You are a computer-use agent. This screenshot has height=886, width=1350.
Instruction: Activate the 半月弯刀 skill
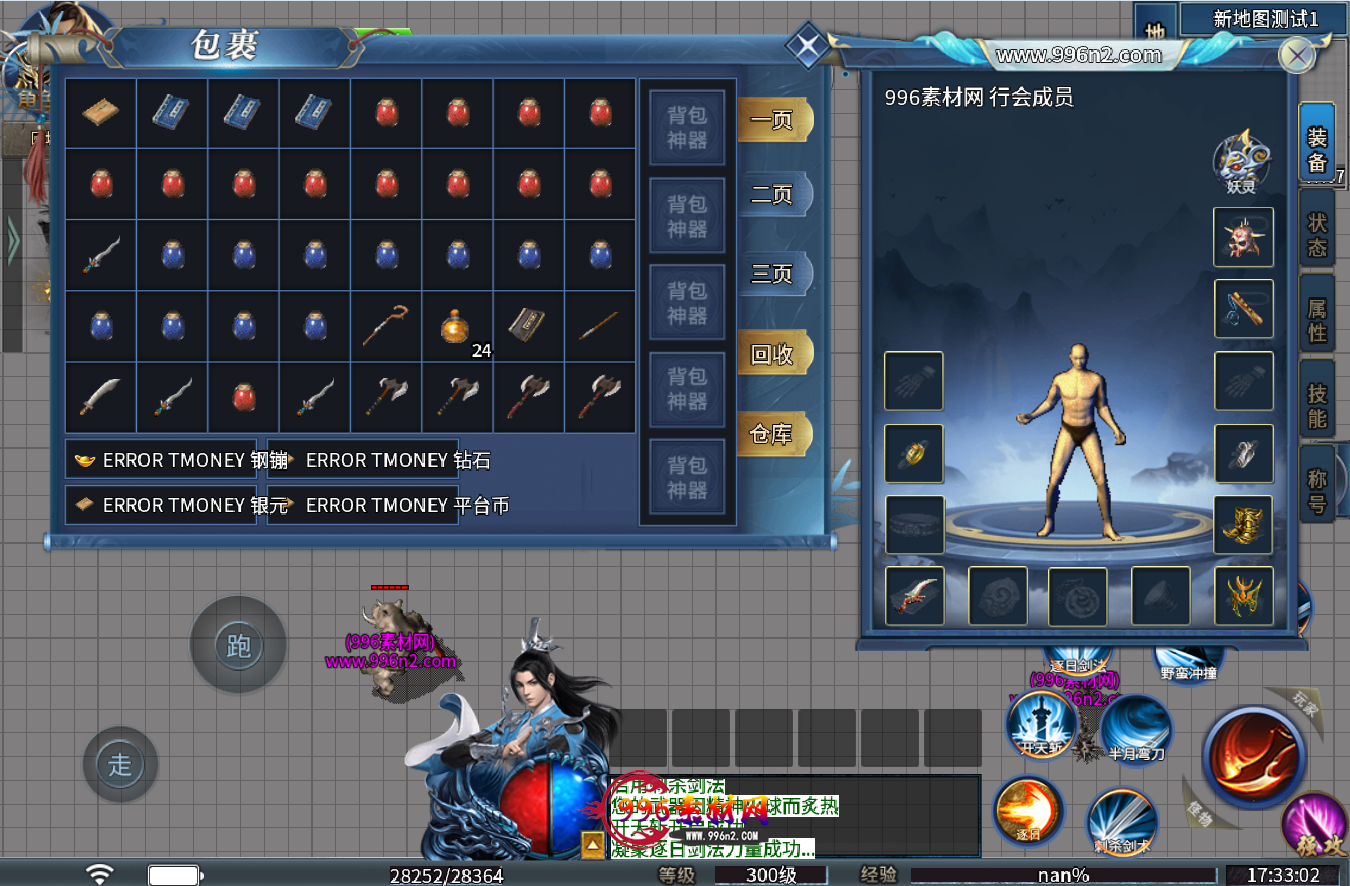(1137, 728)
